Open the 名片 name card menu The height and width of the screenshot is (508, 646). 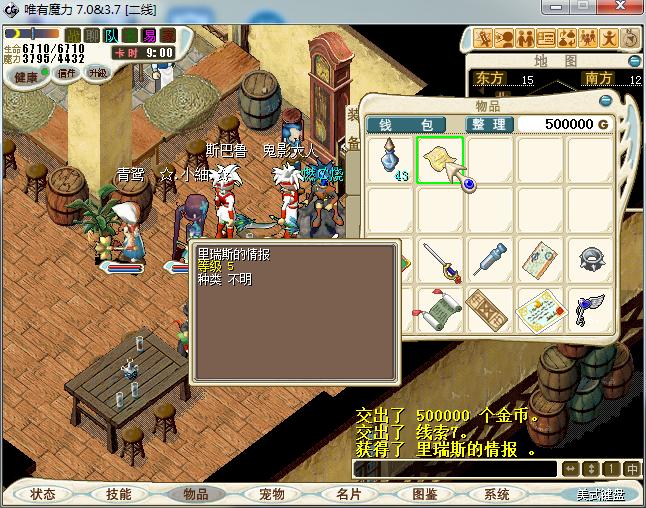(348, 494)
